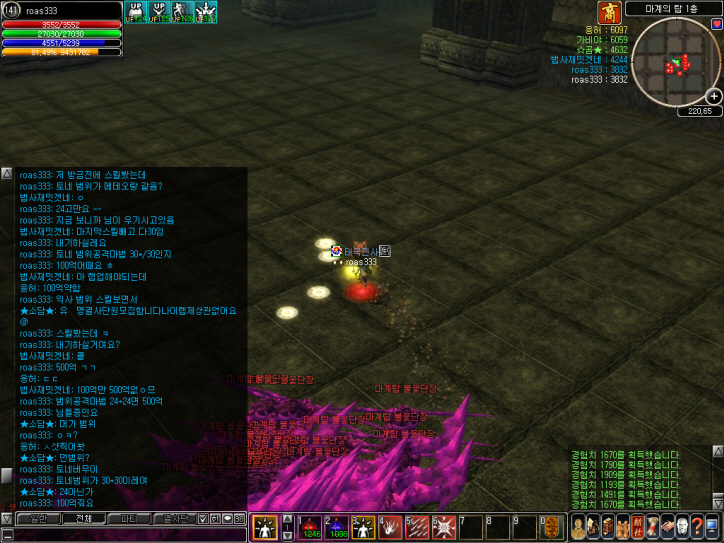Click the running figure buff icon
The image size is (724, 543).
pyautogui.click(x=183, y=11)
